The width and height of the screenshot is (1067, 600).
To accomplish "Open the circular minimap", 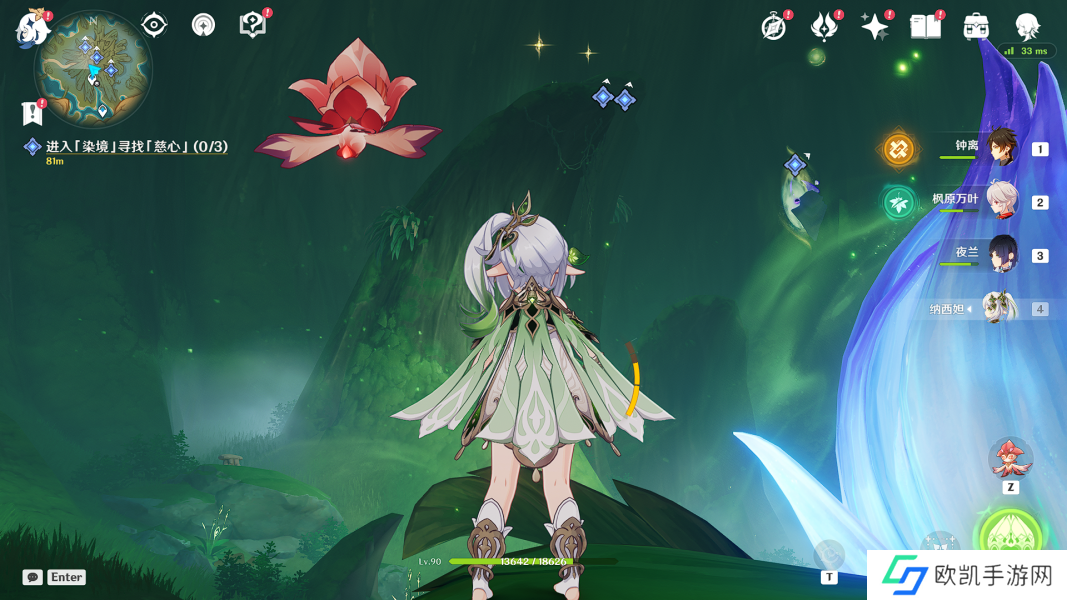I will pyautogui.click(x=93, y=68).
